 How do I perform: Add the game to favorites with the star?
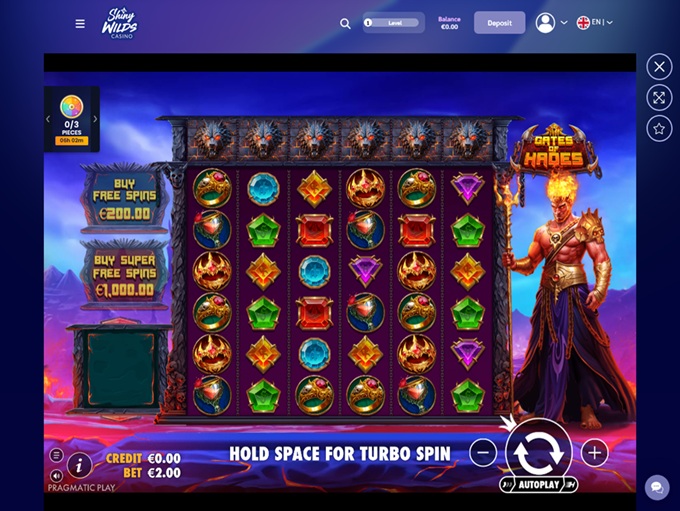pyautogui.click(x=659, y=128)
